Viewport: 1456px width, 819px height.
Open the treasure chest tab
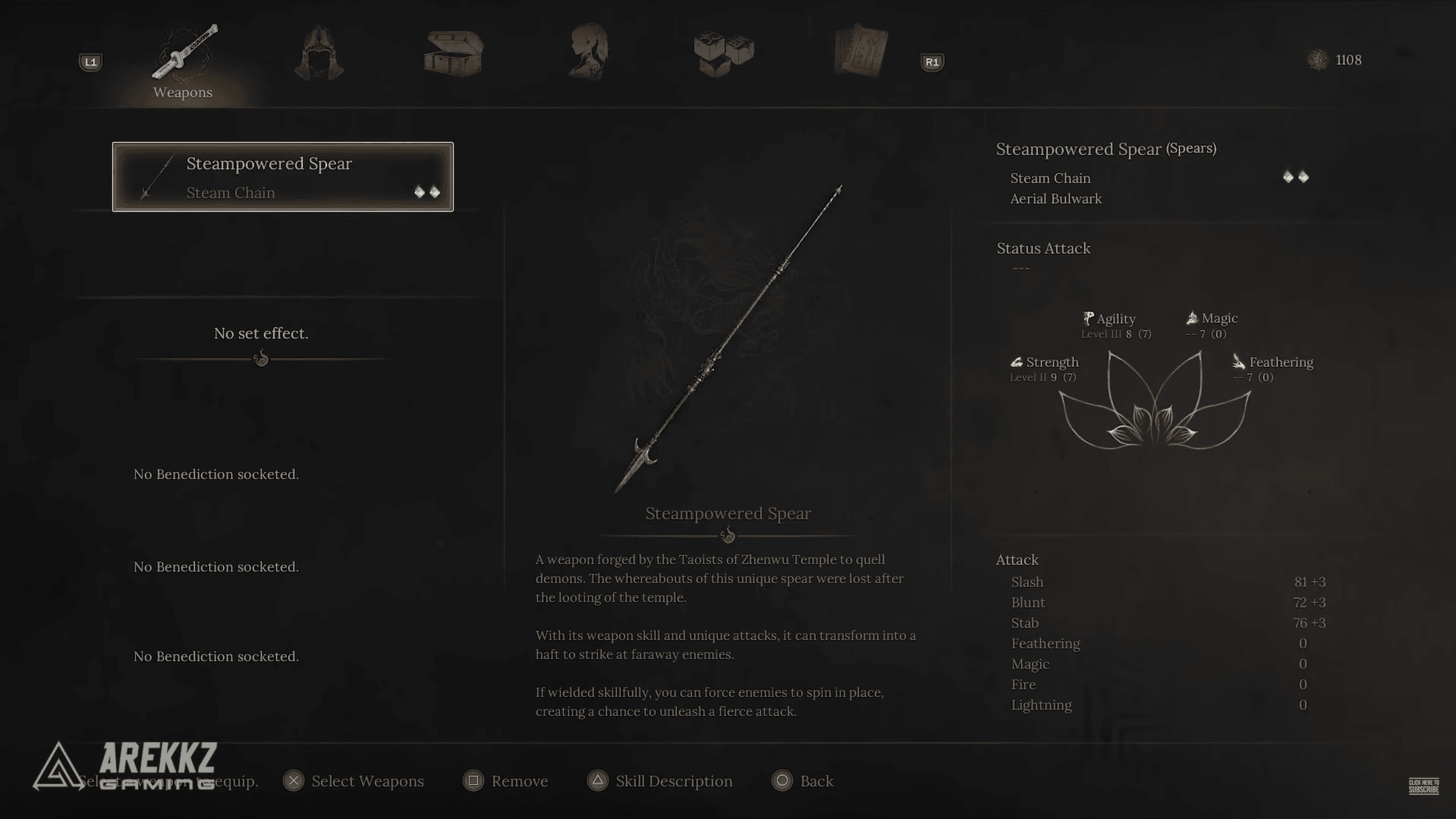click(454, 53)
